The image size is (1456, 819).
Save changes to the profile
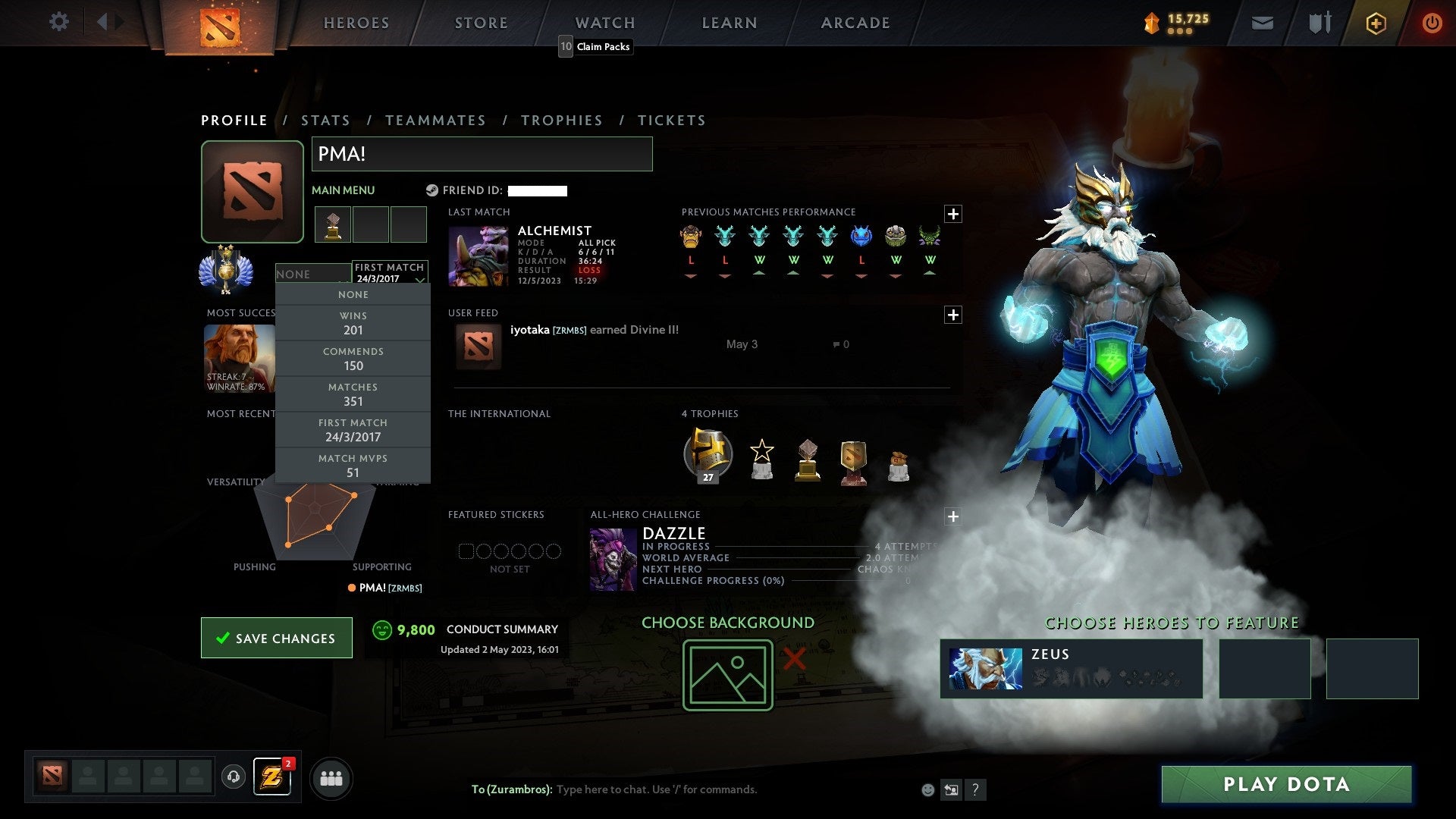pos(277,638)
